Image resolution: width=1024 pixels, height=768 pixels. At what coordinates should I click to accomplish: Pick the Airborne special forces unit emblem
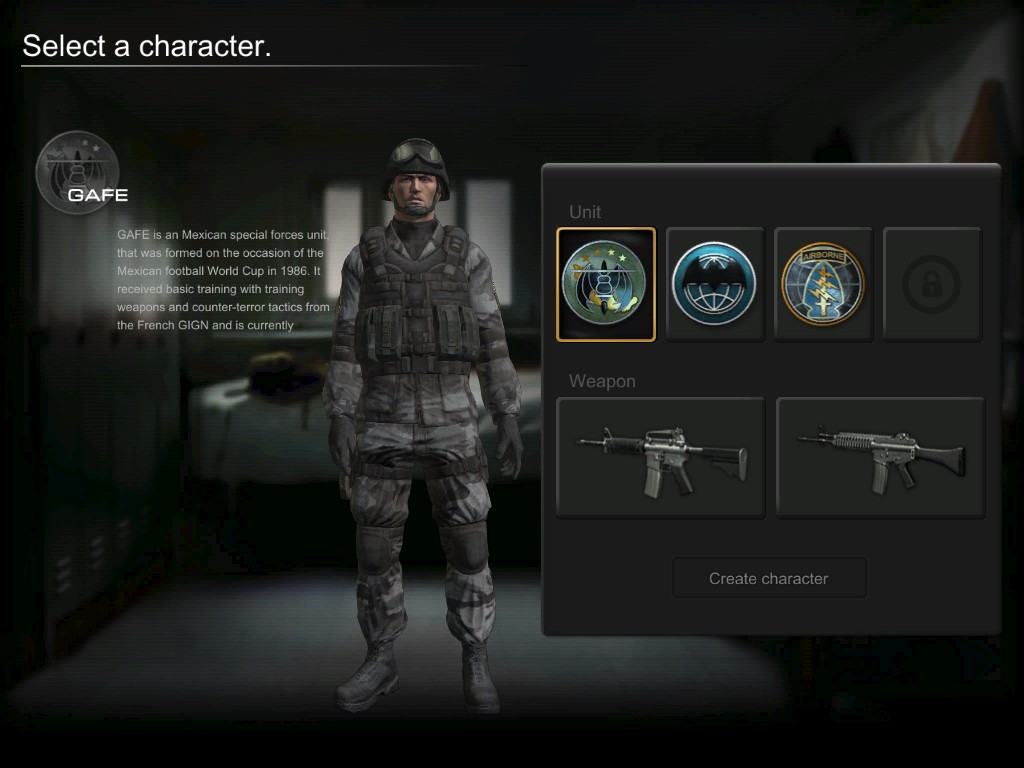(x=823, y=284)
